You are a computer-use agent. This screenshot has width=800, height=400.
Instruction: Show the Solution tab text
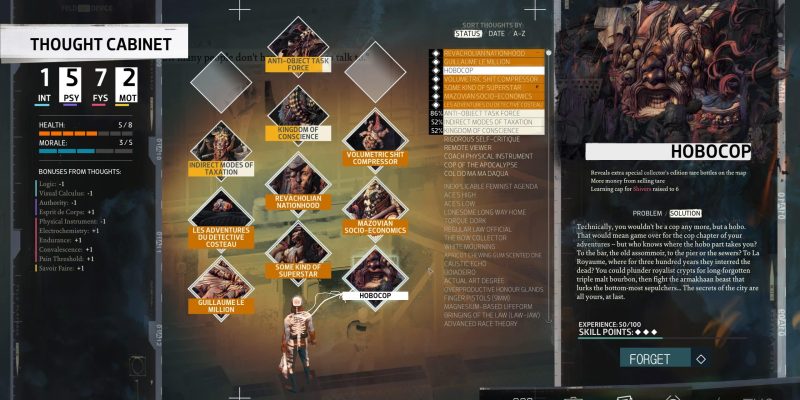tap(685, 213)
